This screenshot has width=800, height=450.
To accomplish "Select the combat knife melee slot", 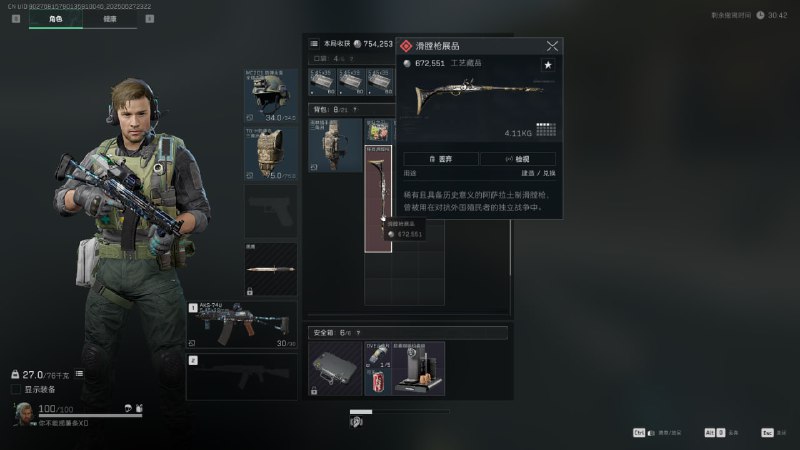I will click(x=270, y=268).
